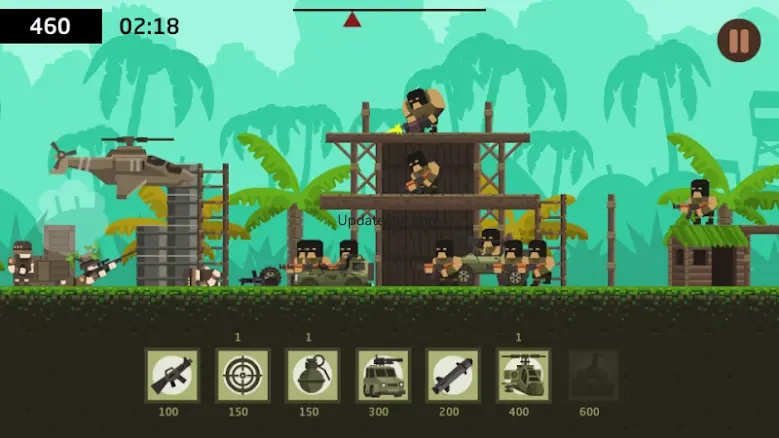This screenshot has height=438, width=779.
Task: Deploy the armed jeep for 300
Action: pyautogui.click(x=383, y=375)
